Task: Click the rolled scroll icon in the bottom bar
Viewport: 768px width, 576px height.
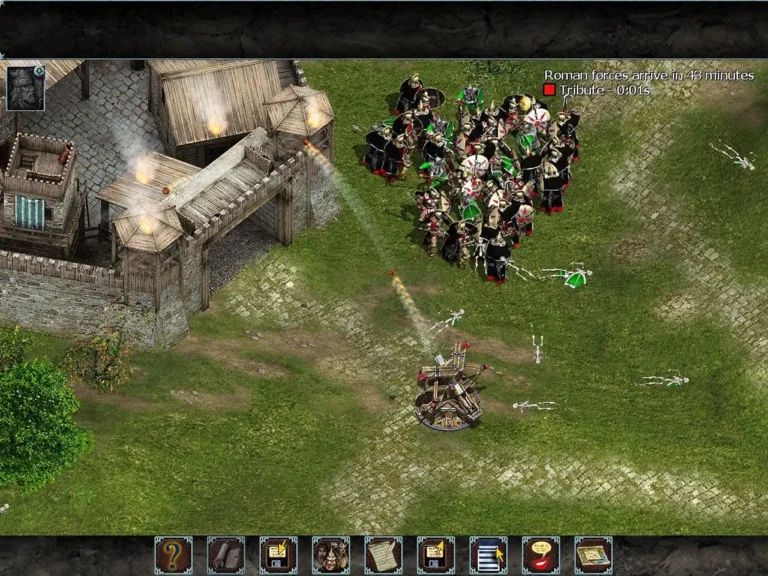Action: coord(226,555)
